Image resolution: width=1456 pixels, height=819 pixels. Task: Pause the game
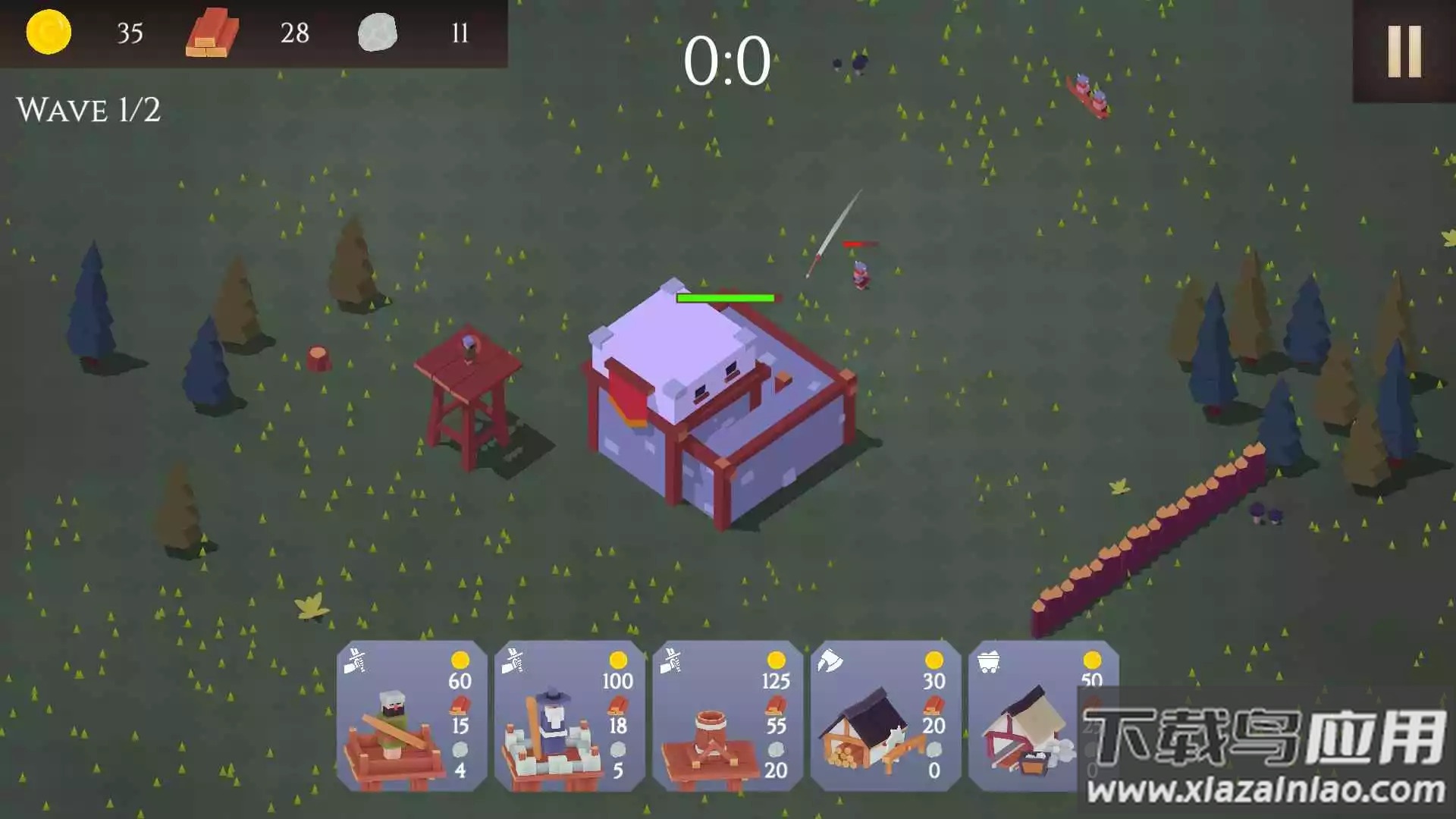[x=1404, y=52]
